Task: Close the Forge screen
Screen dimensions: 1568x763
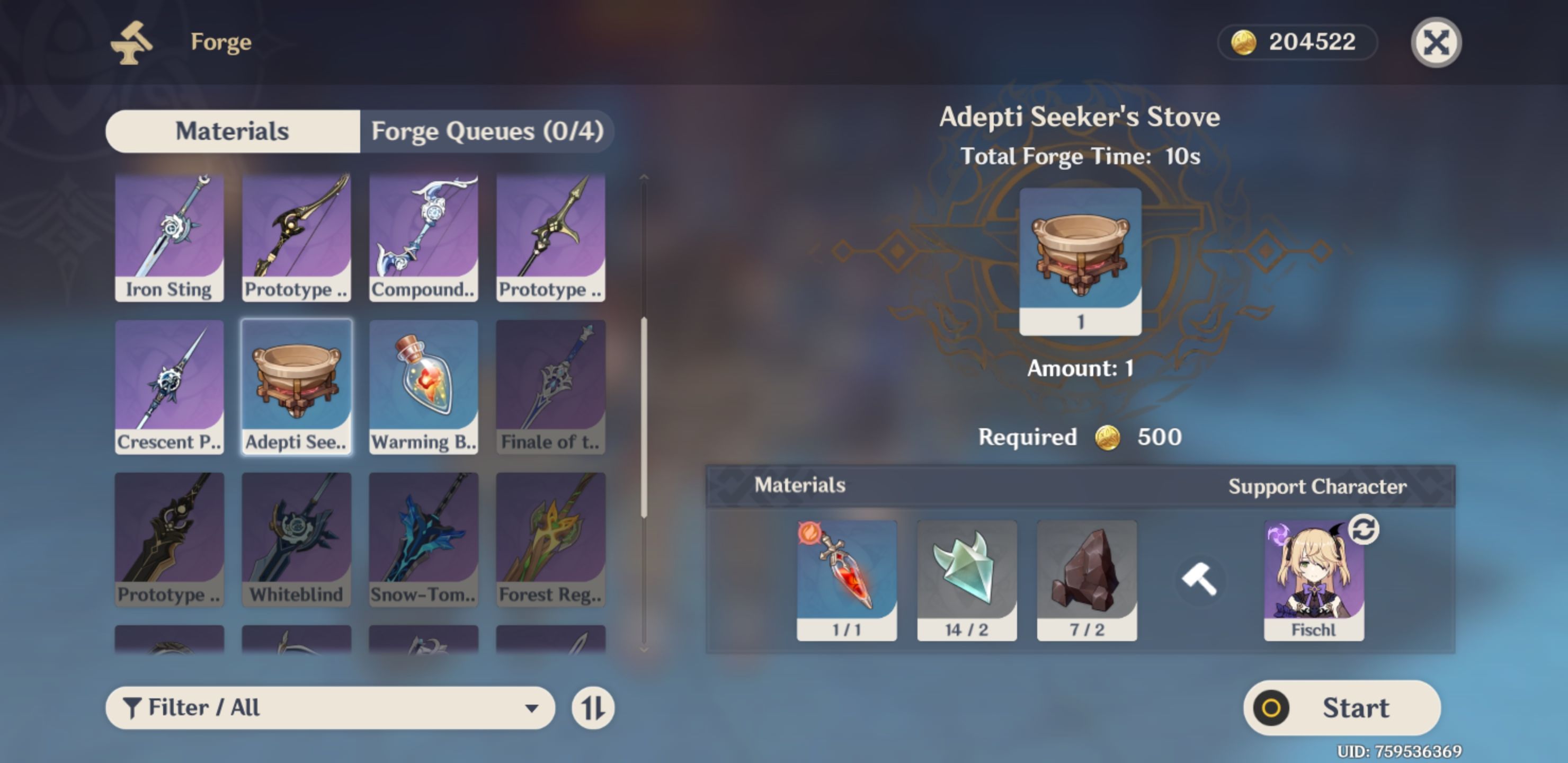Action: click(1436, 42)
